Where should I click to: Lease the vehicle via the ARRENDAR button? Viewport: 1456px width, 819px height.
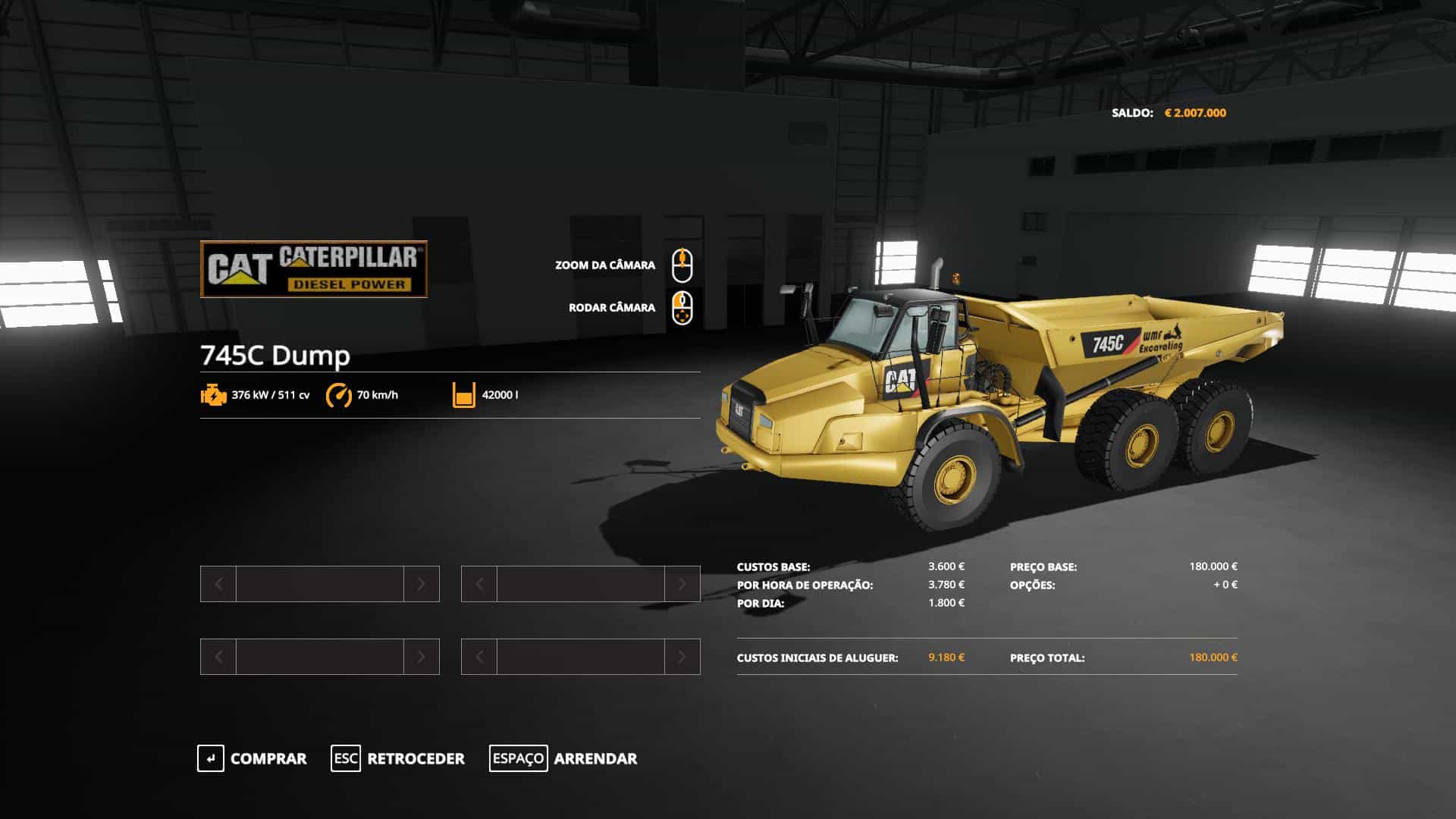point(563,758)
